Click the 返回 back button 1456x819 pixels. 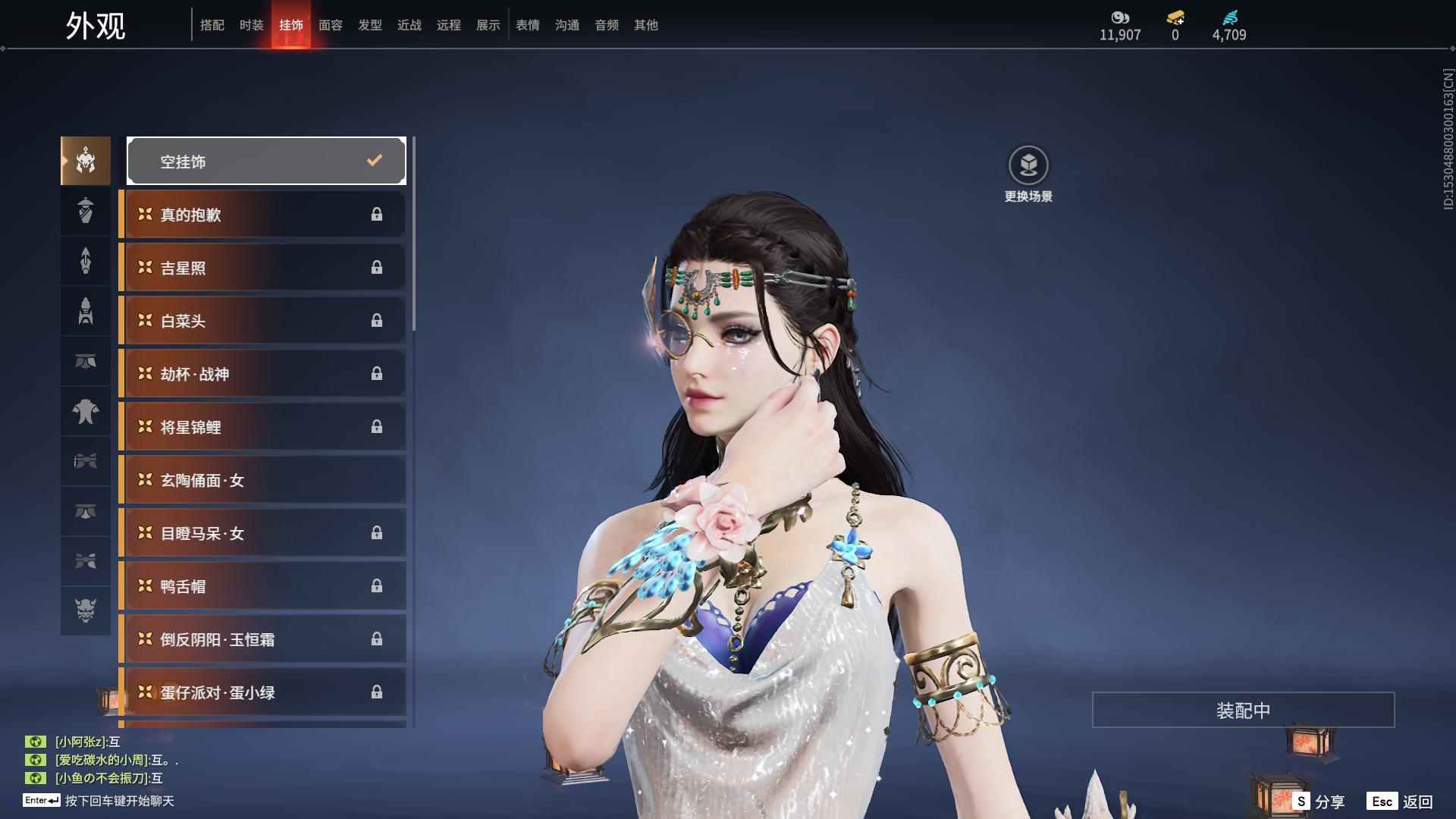coord(1401,802)
